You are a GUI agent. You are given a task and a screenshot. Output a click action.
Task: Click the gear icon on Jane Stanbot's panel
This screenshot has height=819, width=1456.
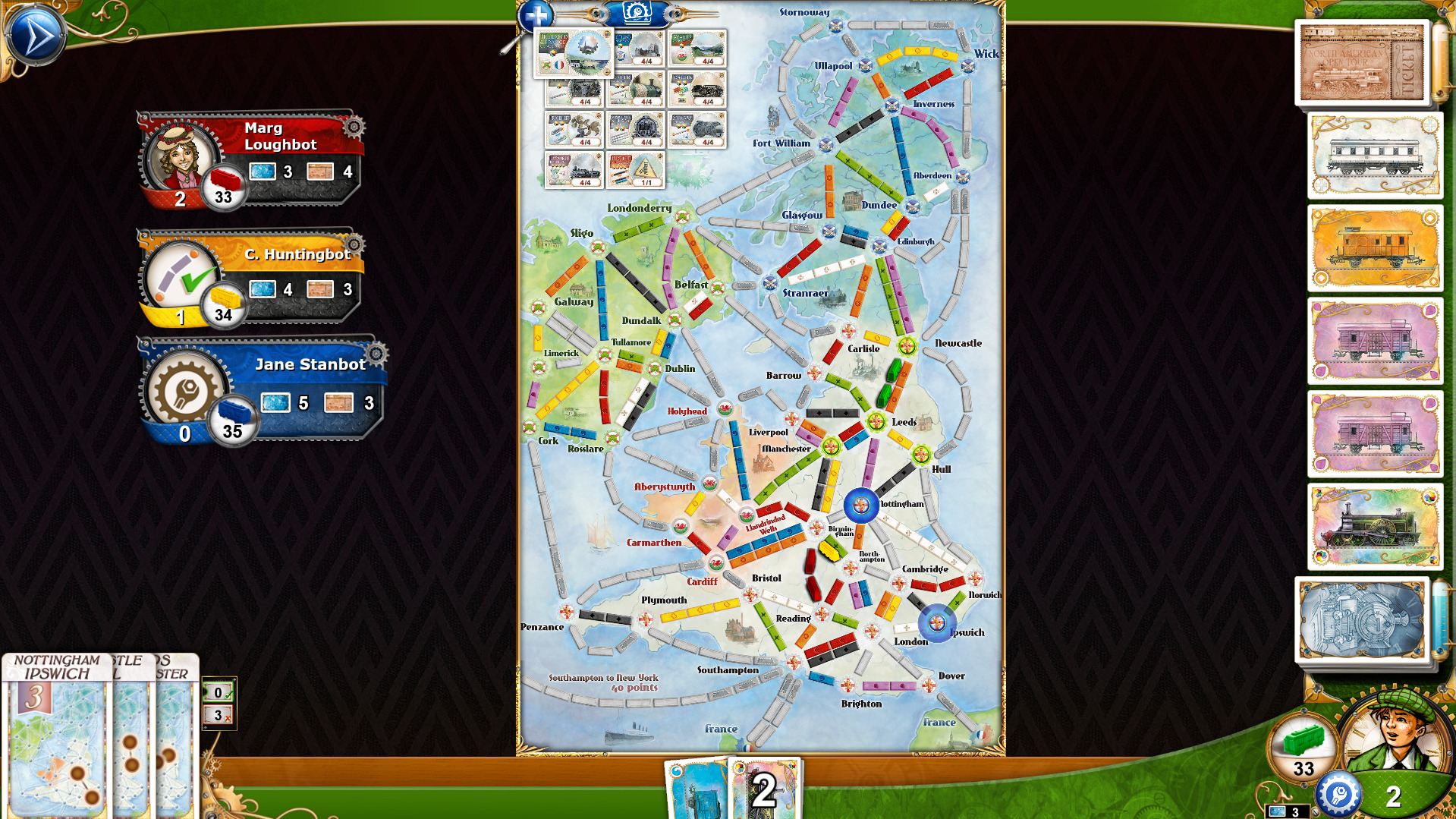(375, 354)
